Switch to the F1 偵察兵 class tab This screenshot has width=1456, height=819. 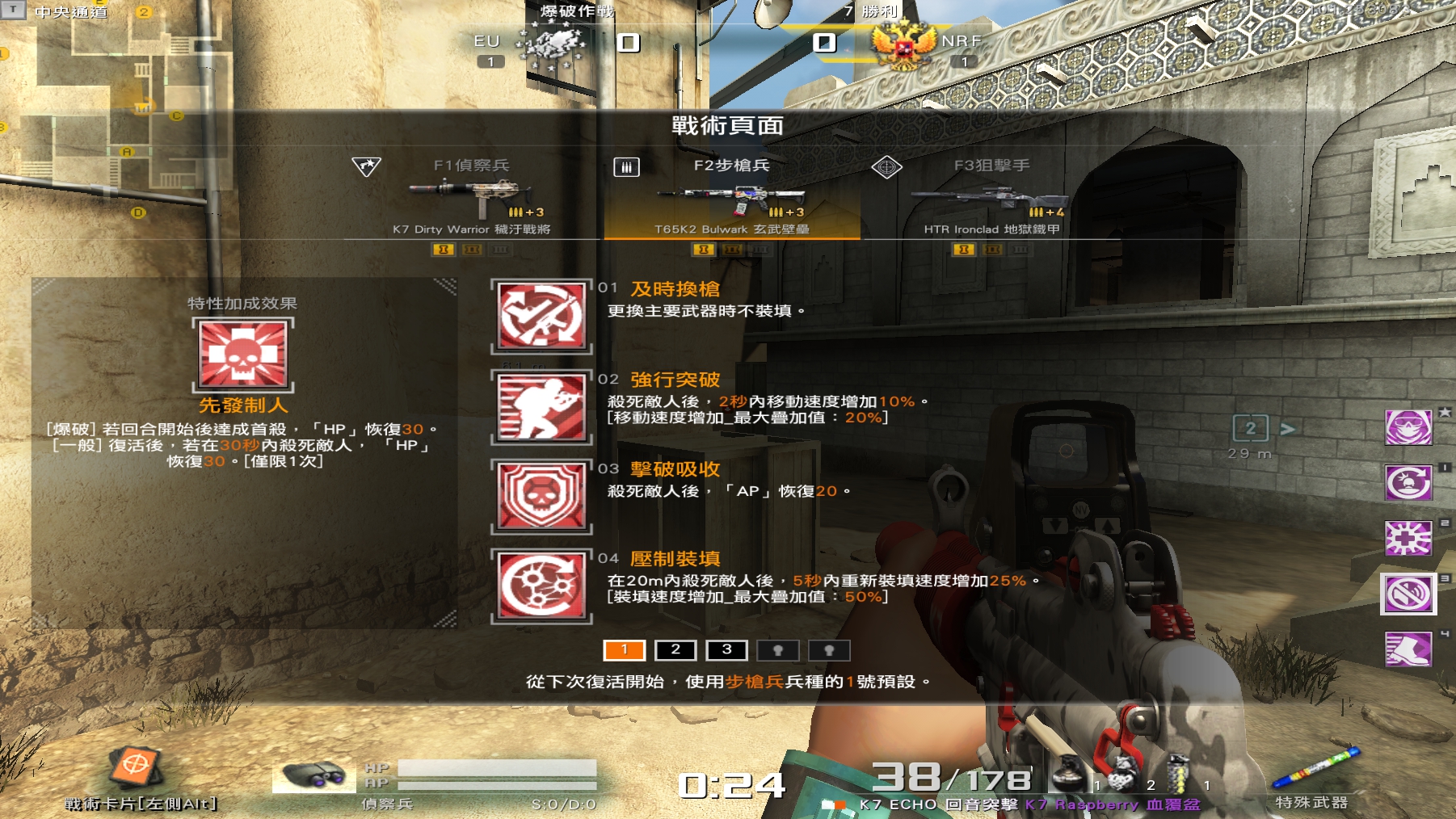(471, 166)
